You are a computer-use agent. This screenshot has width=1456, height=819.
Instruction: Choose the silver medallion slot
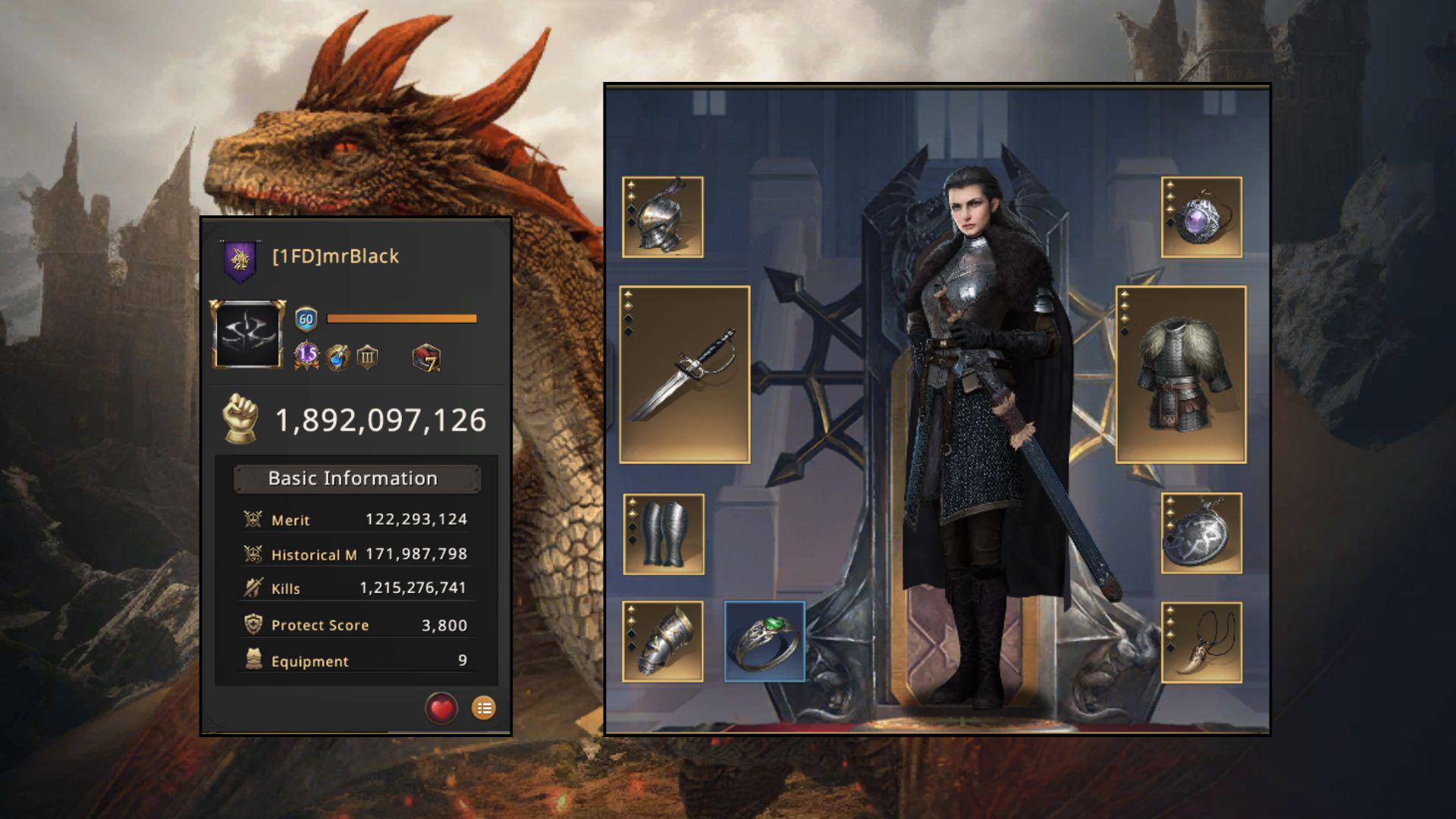pyautogui.click(x=1201, y=533)
